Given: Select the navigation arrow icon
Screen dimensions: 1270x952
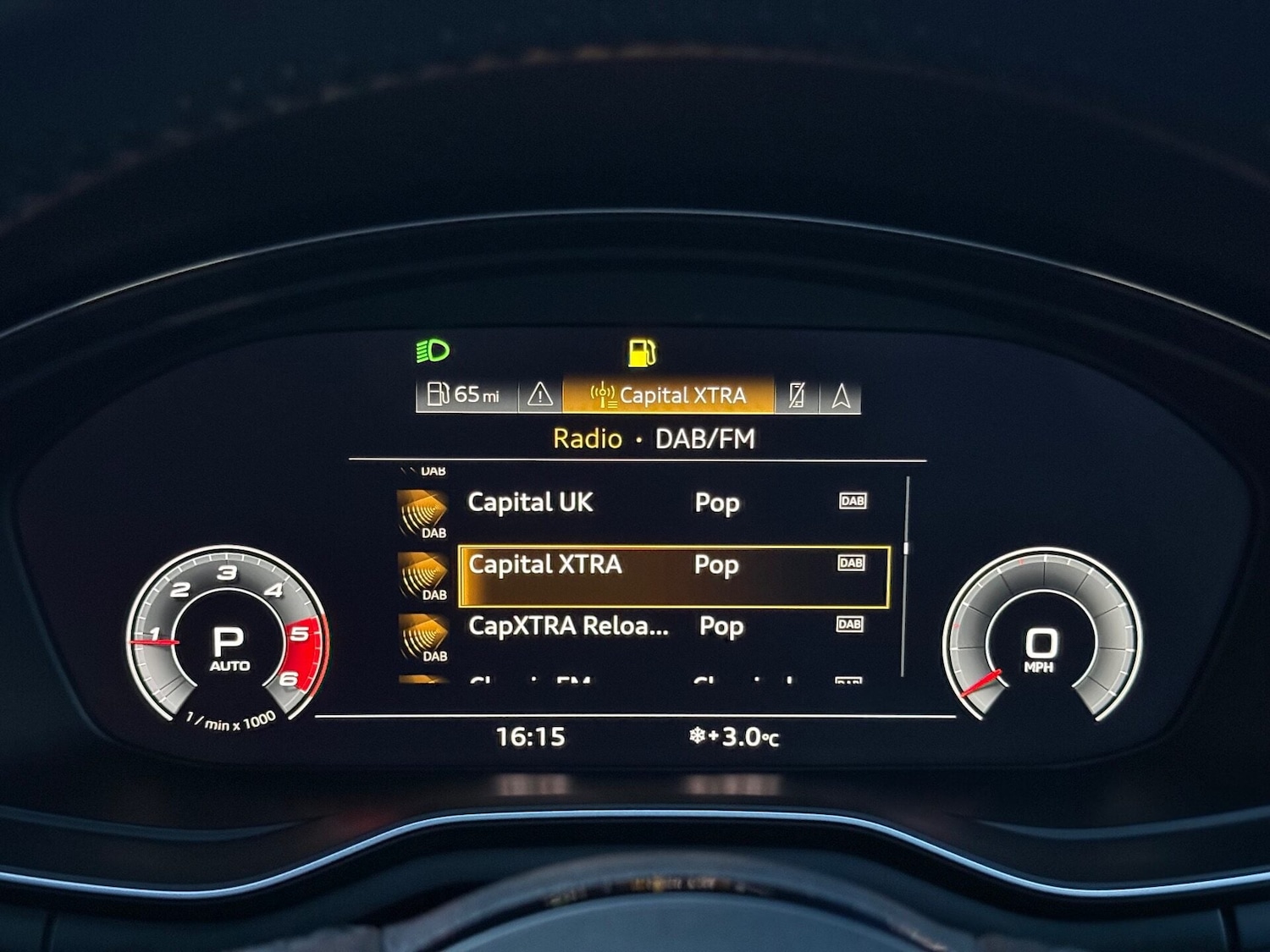Looking at the screenshot, I should [841, 393].
